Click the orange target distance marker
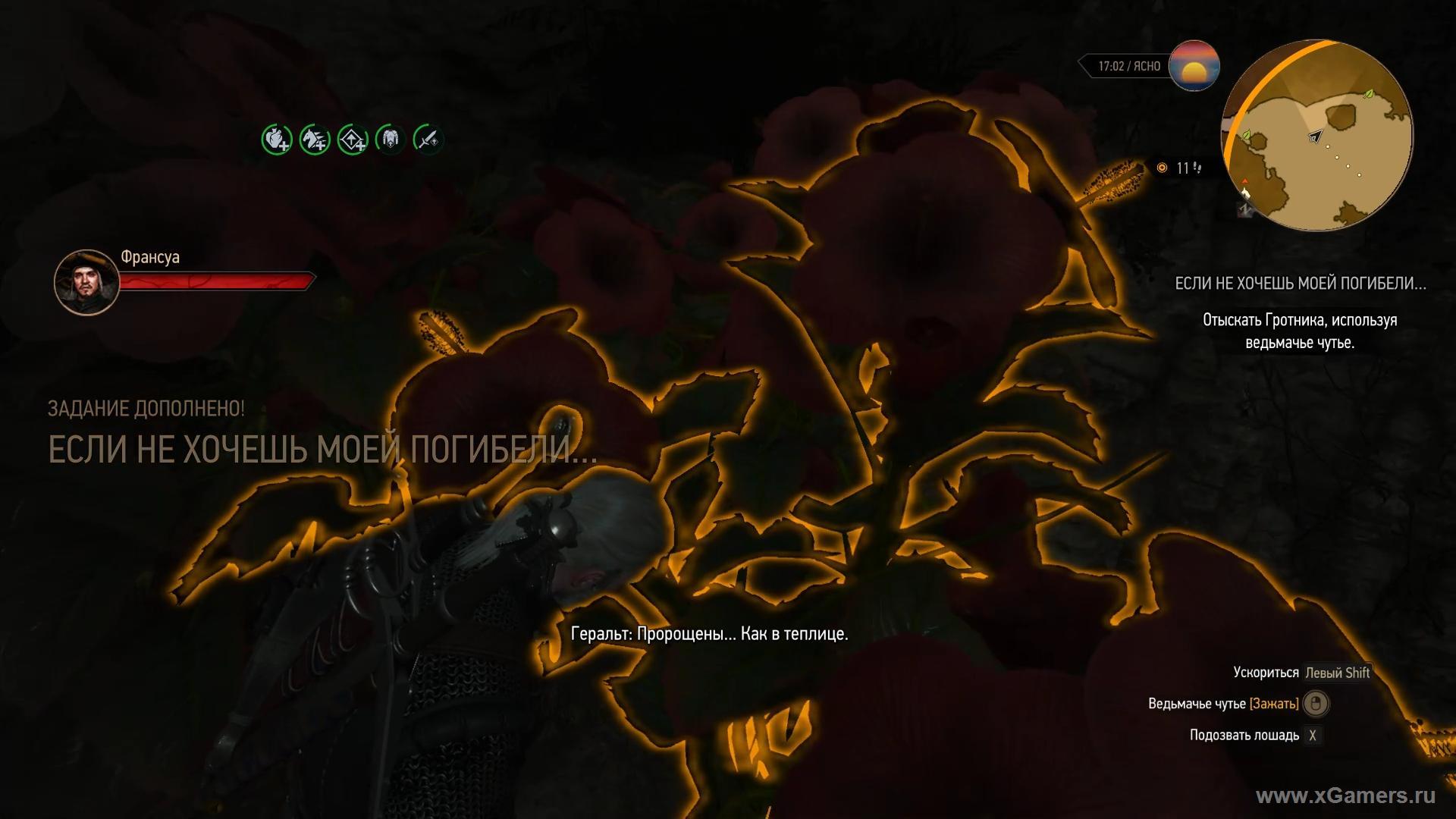 (x=1162, y=168)
